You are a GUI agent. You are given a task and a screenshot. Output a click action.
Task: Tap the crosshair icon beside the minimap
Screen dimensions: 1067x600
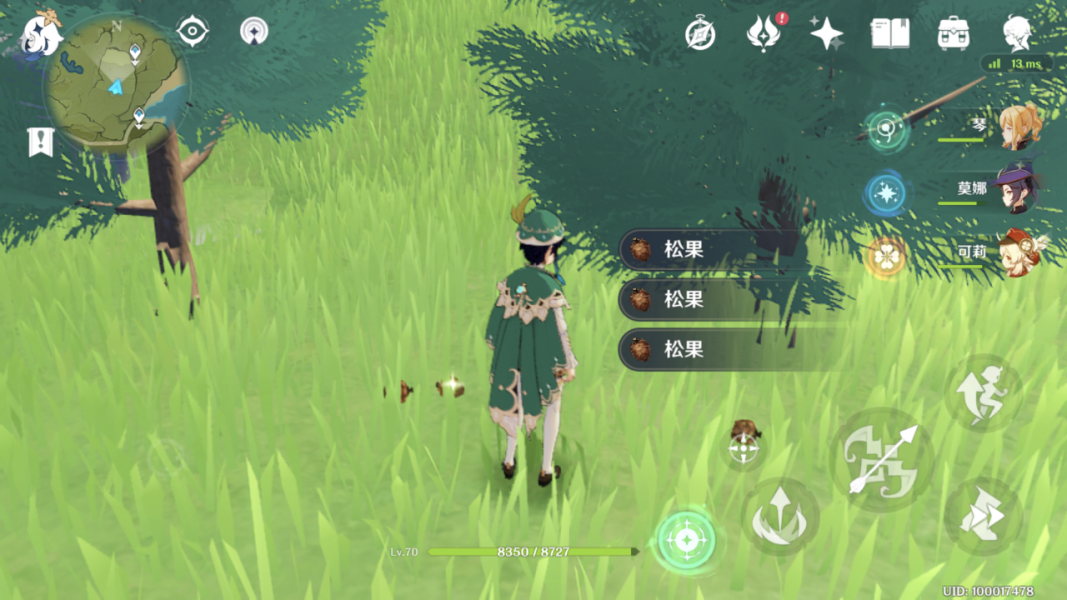192,31
